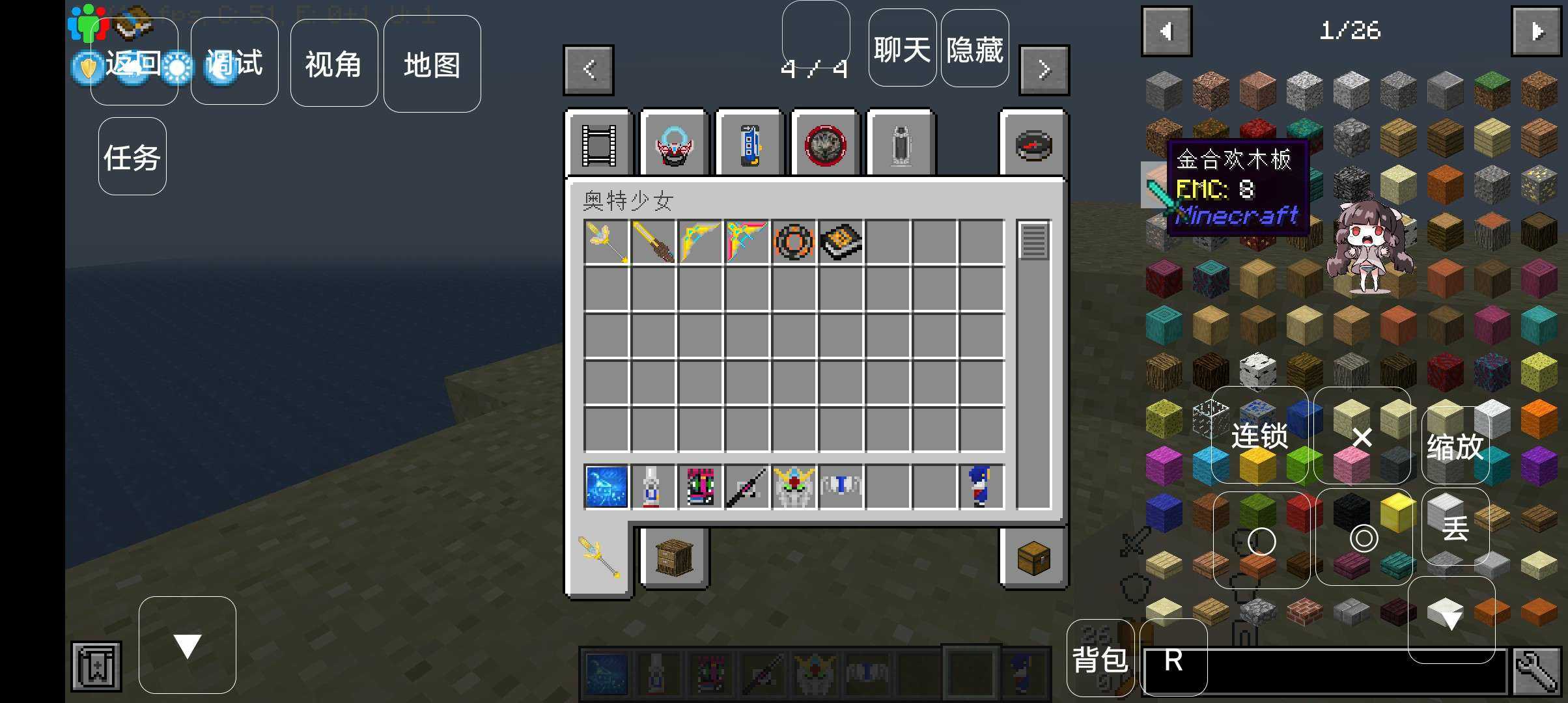Go to next creative tab page
Viewport: 1568px width, 703px height.
pyautogui.click(x=1044, y=70)
